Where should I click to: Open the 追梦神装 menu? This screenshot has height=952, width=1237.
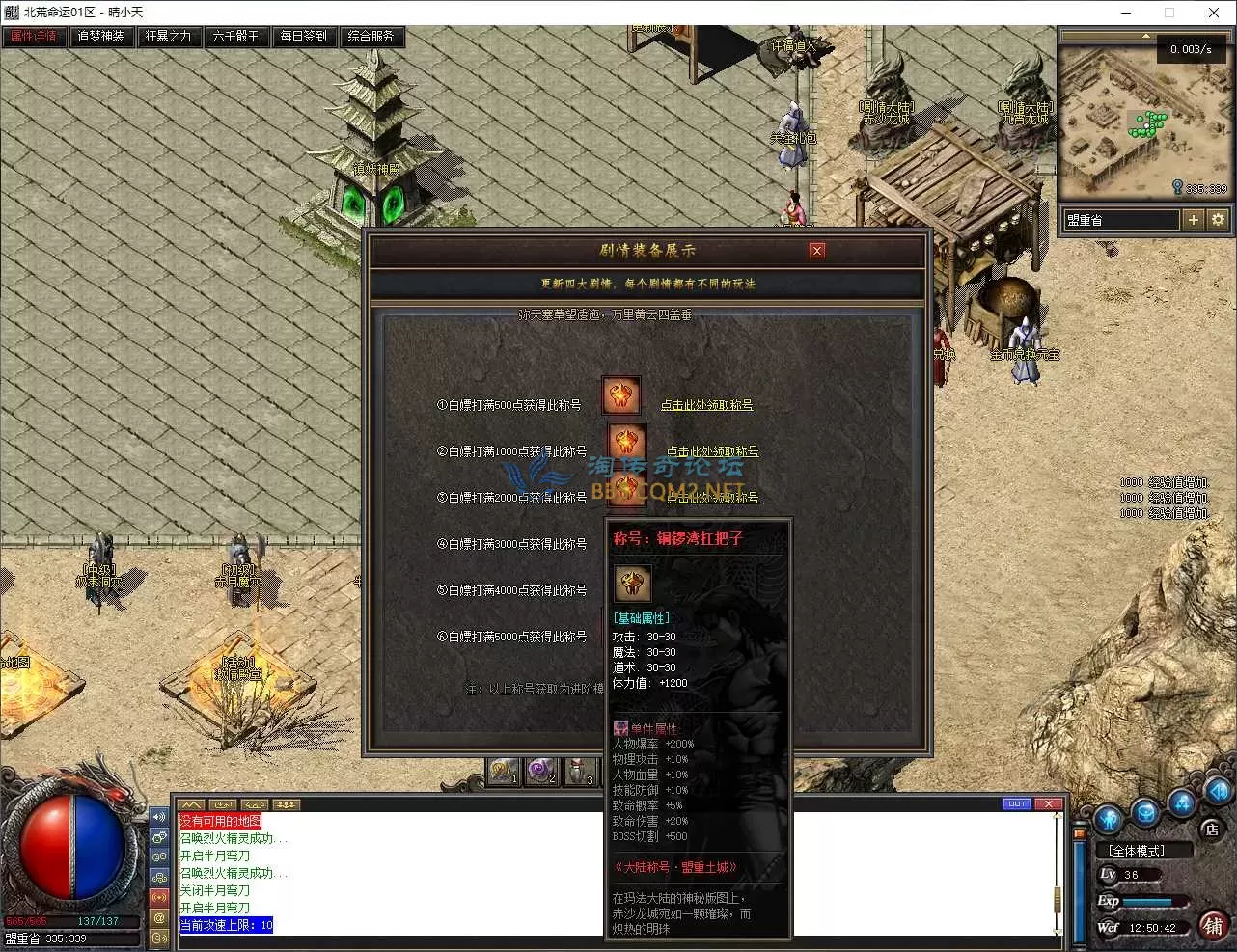[101, 37]
